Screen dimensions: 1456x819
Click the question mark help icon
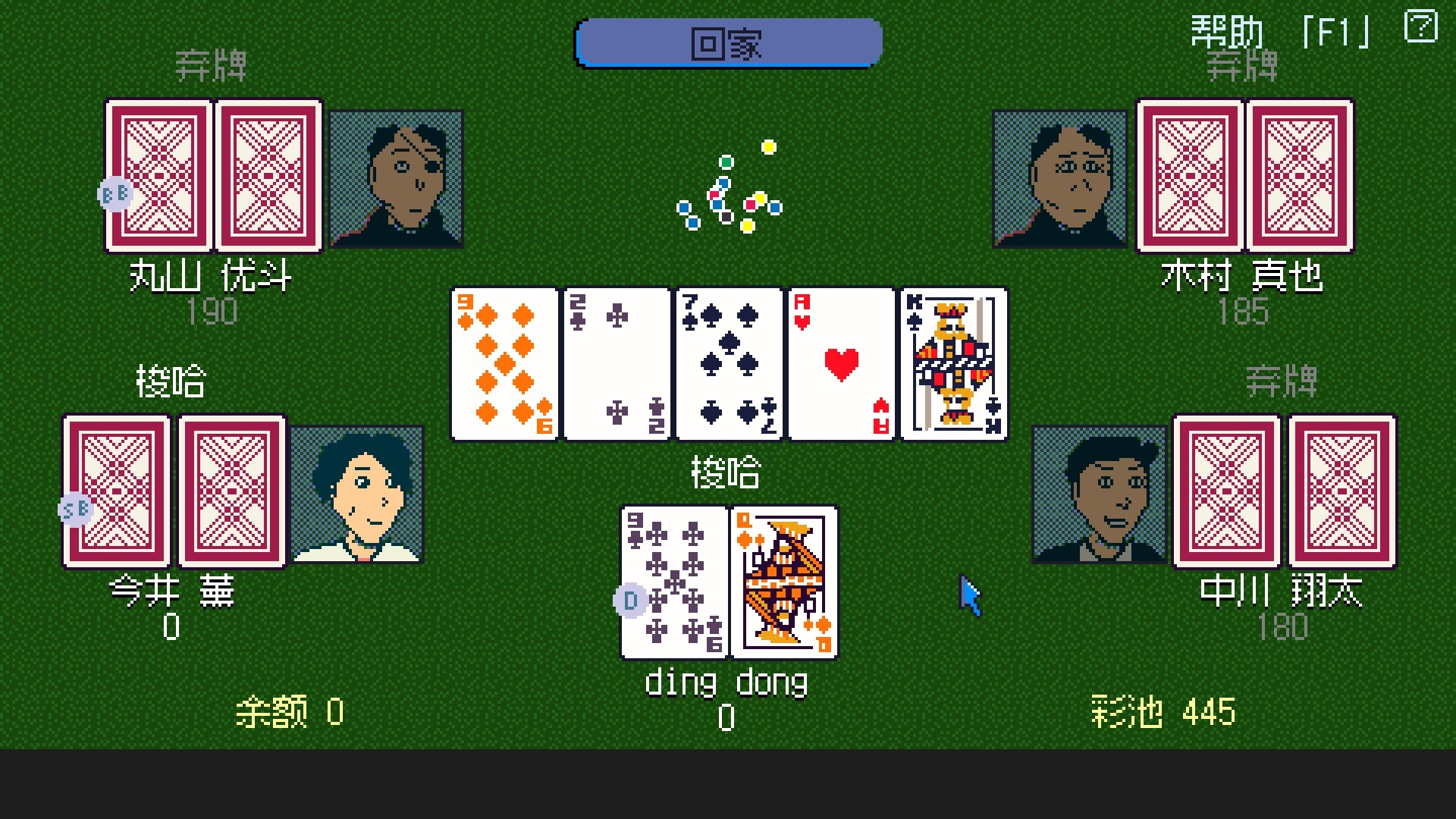[x=1421, y=27]
